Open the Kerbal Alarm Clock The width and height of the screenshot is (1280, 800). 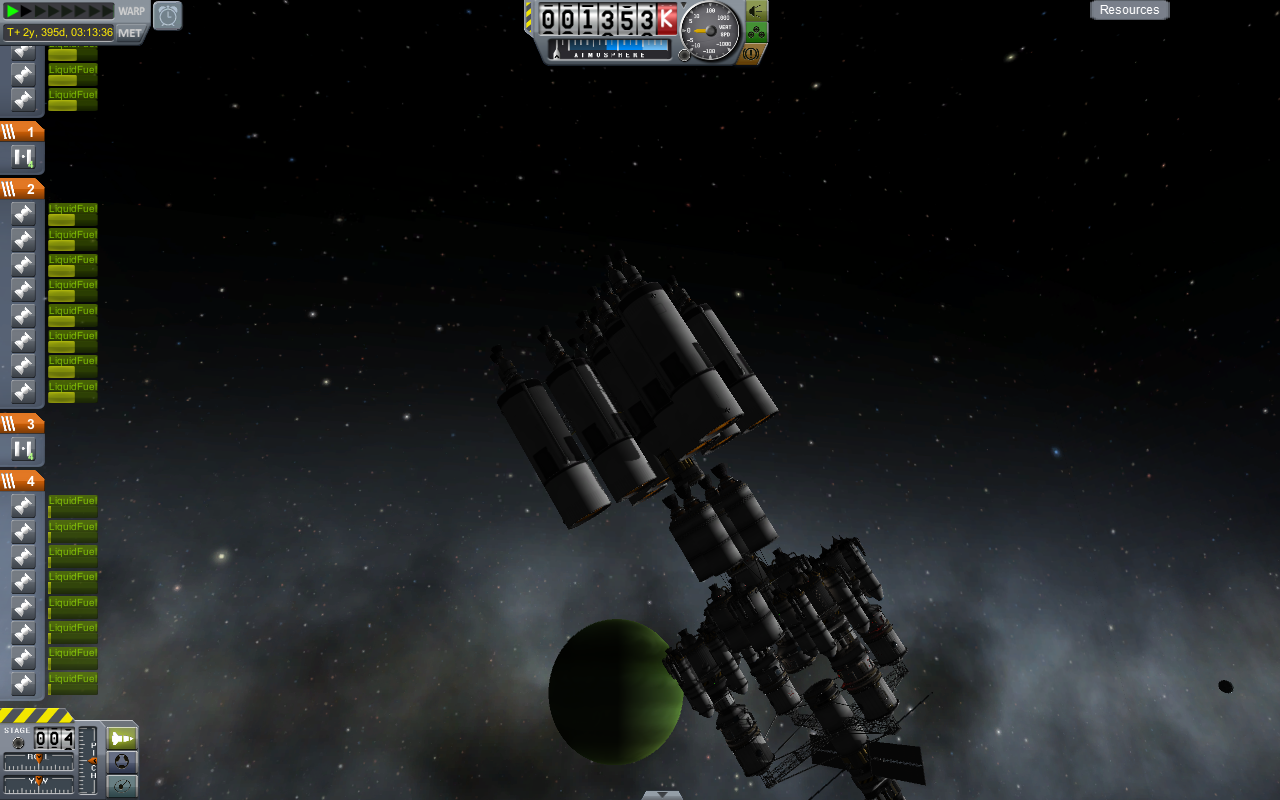167,15
